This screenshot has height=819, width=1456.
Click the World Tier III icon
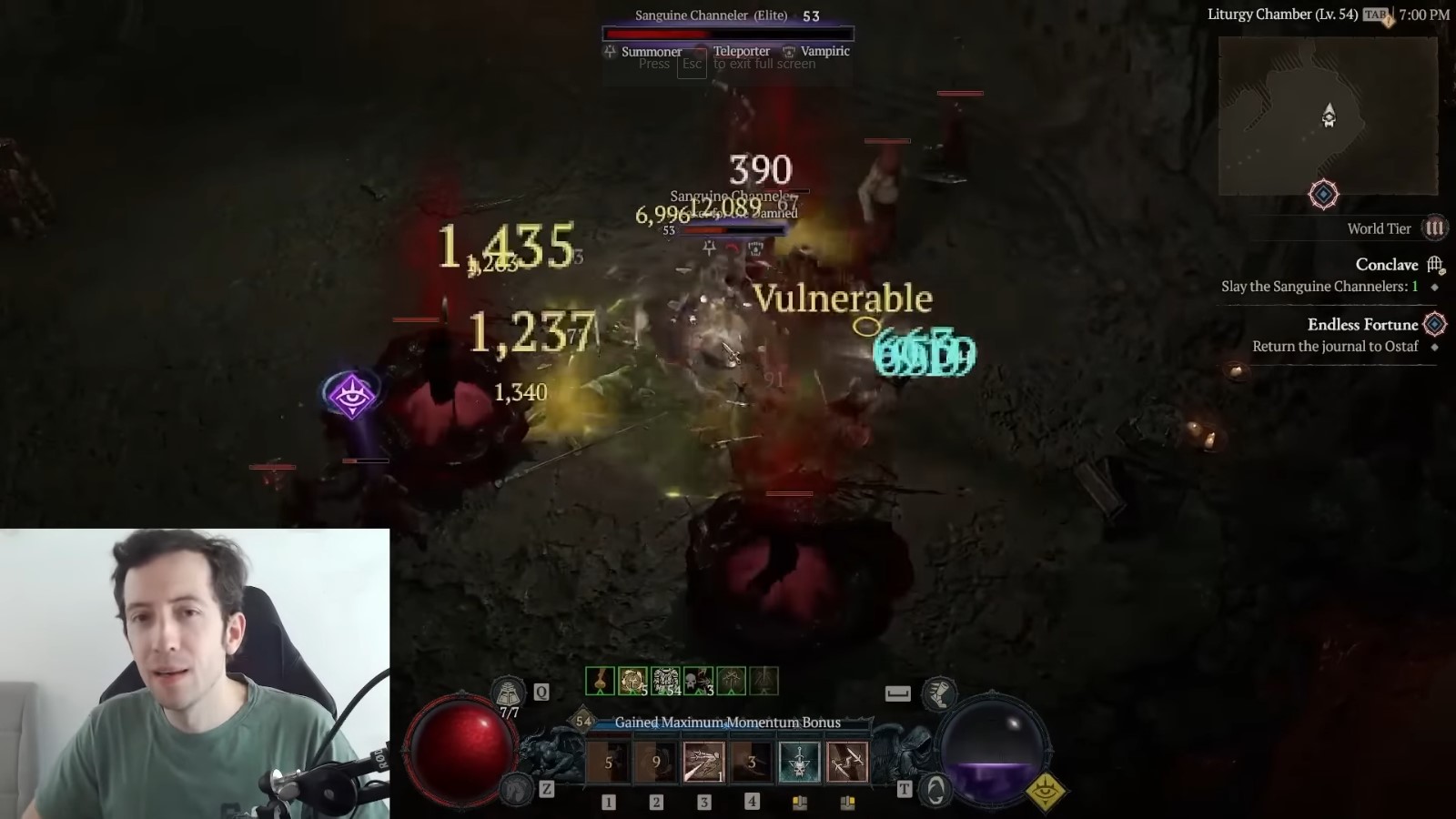tap(1434, 228)
